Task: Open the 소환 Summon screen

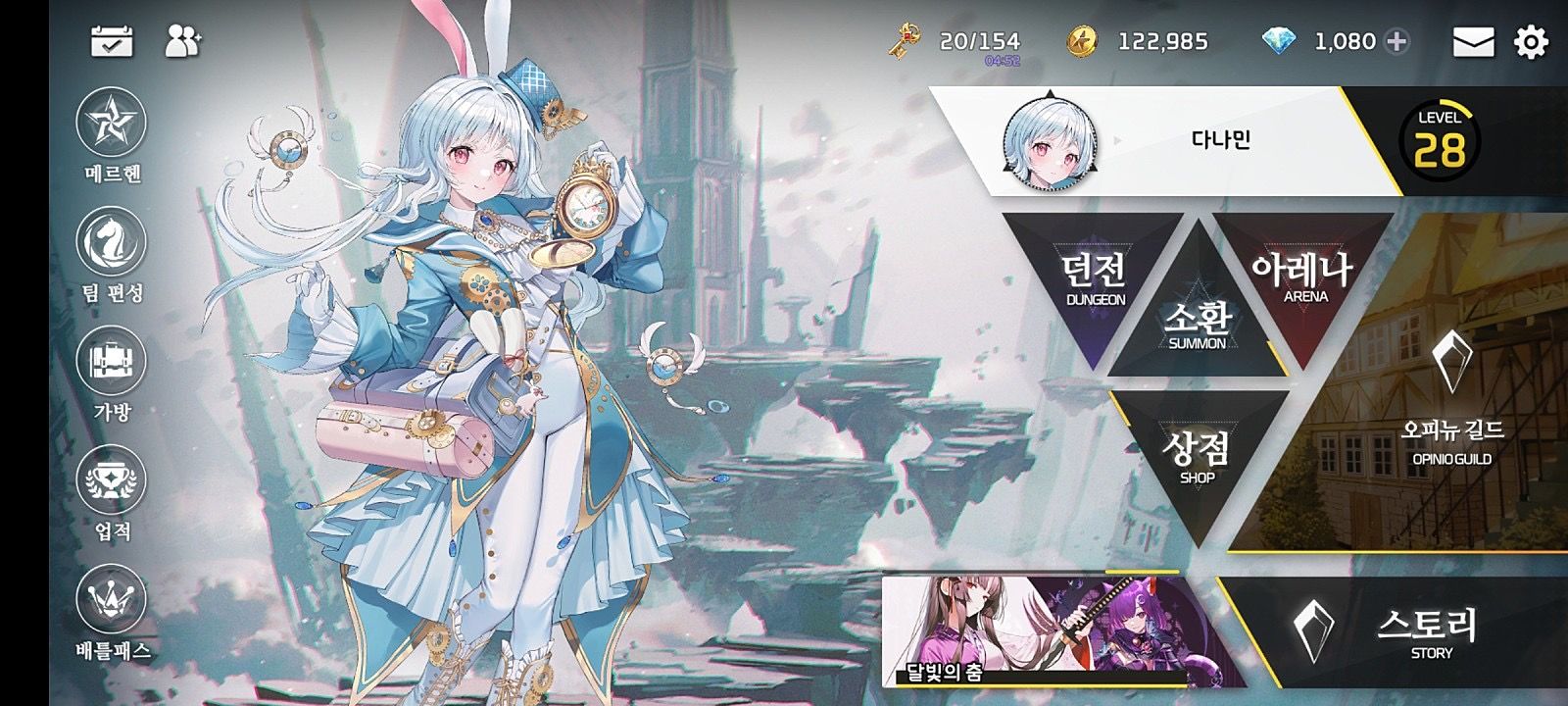Action: click(1197, 324)
